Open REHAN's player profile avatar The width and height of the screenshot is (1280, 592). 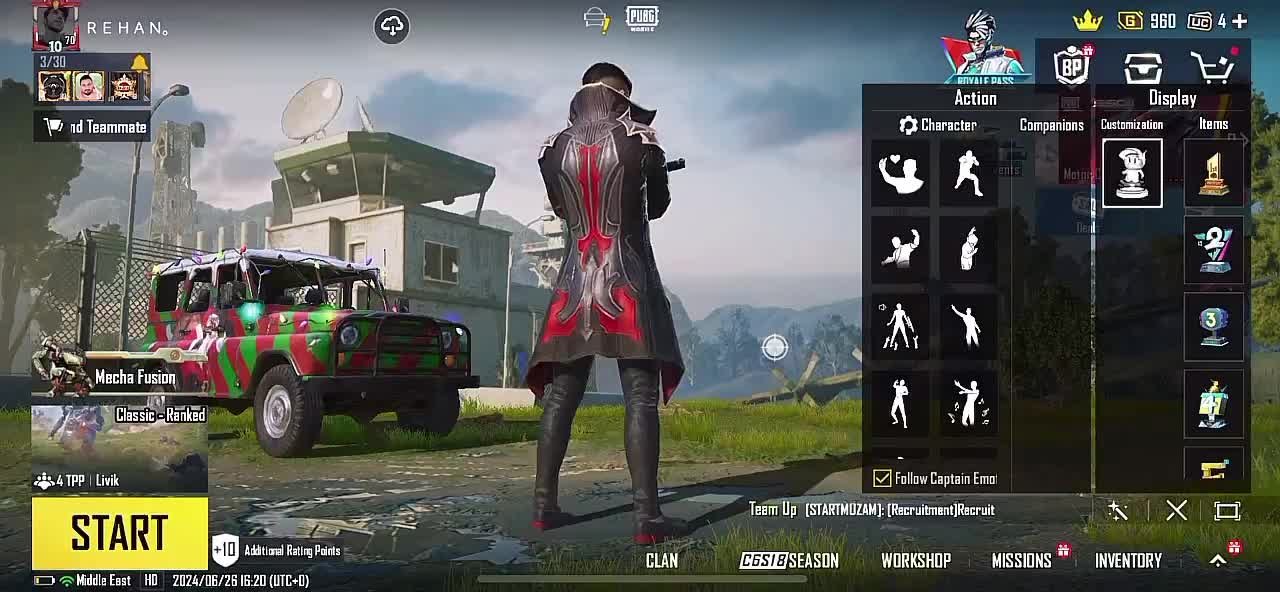click(x=56, y=25)
